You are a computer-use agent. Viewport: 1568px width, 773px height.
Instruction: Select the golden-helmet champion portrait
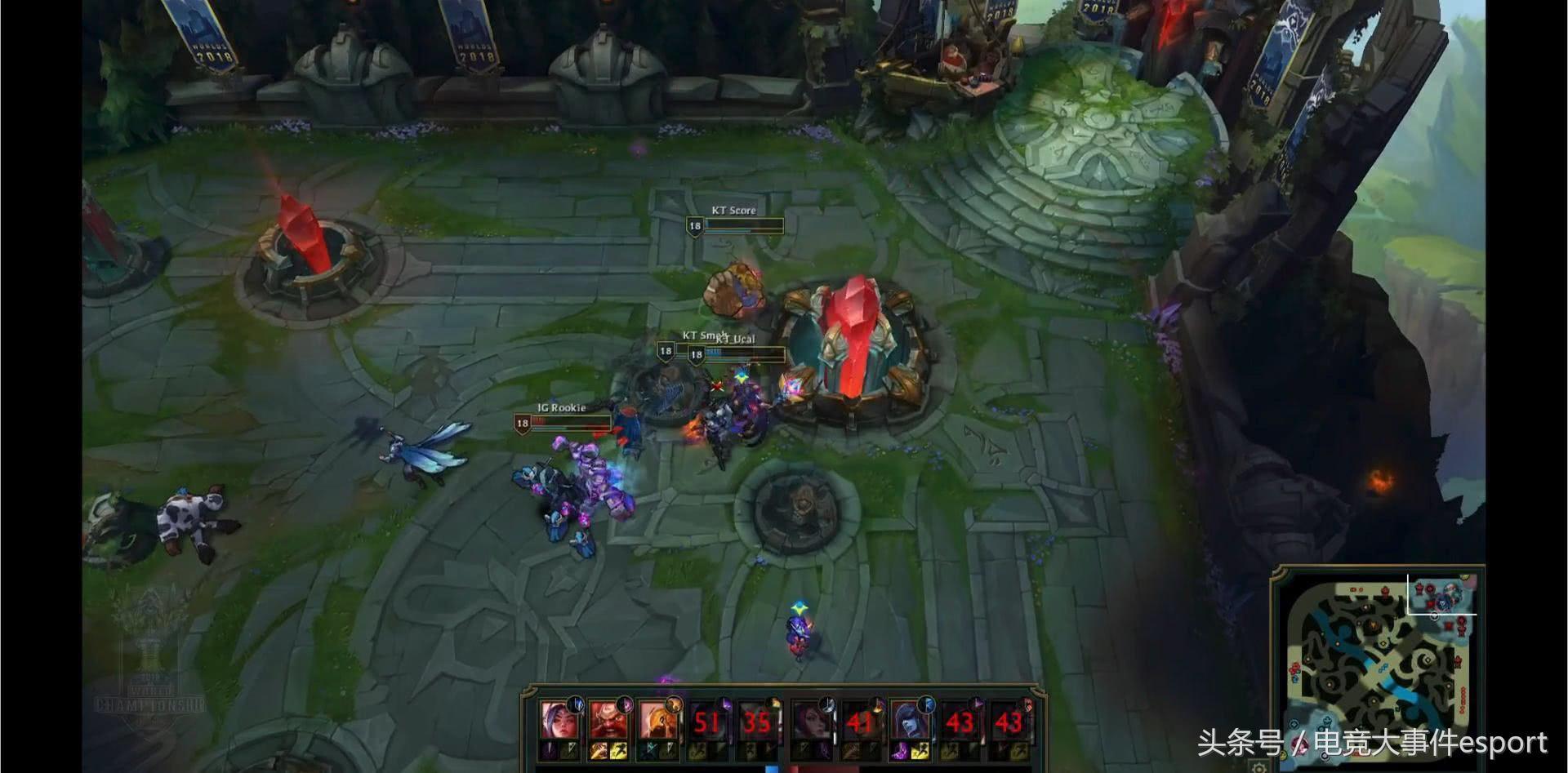(657, 721)
